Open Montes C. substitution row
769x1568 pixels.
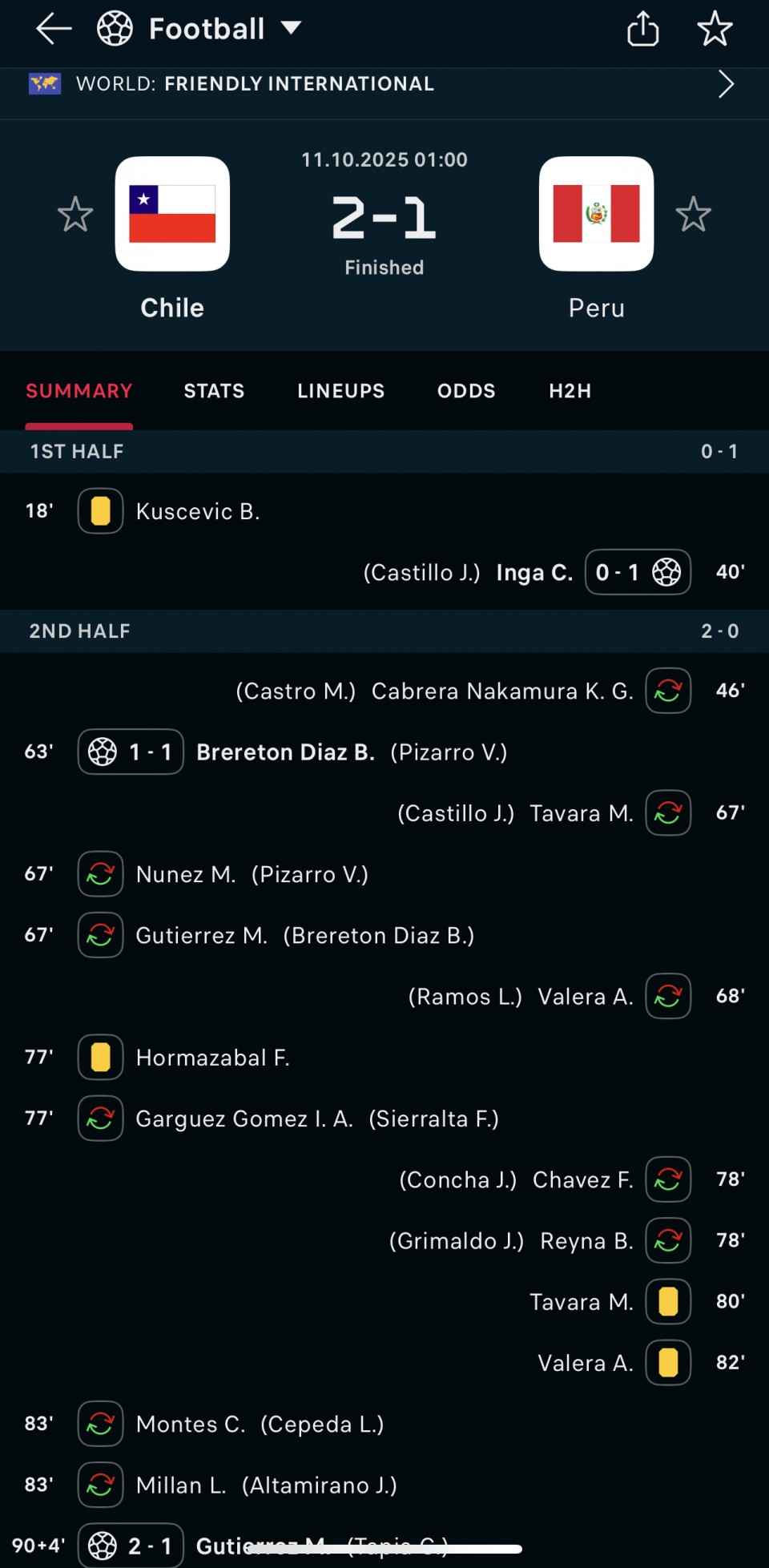(x=191, y=1424)
